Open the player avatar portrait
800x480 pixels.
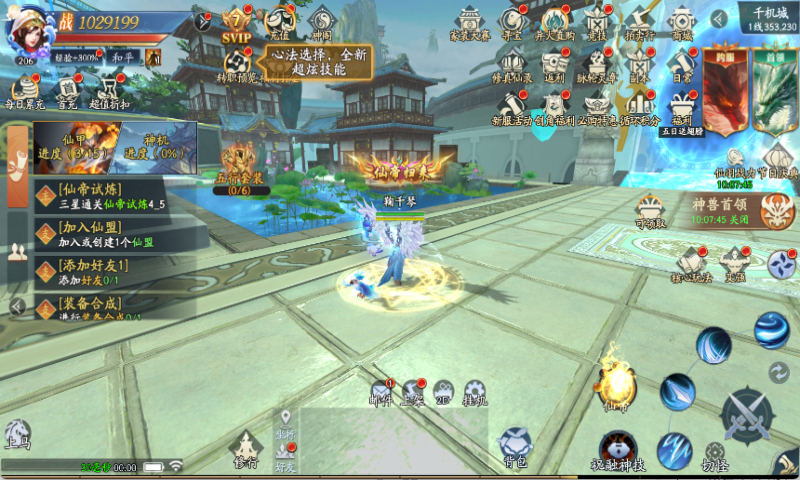coord(26,32)
